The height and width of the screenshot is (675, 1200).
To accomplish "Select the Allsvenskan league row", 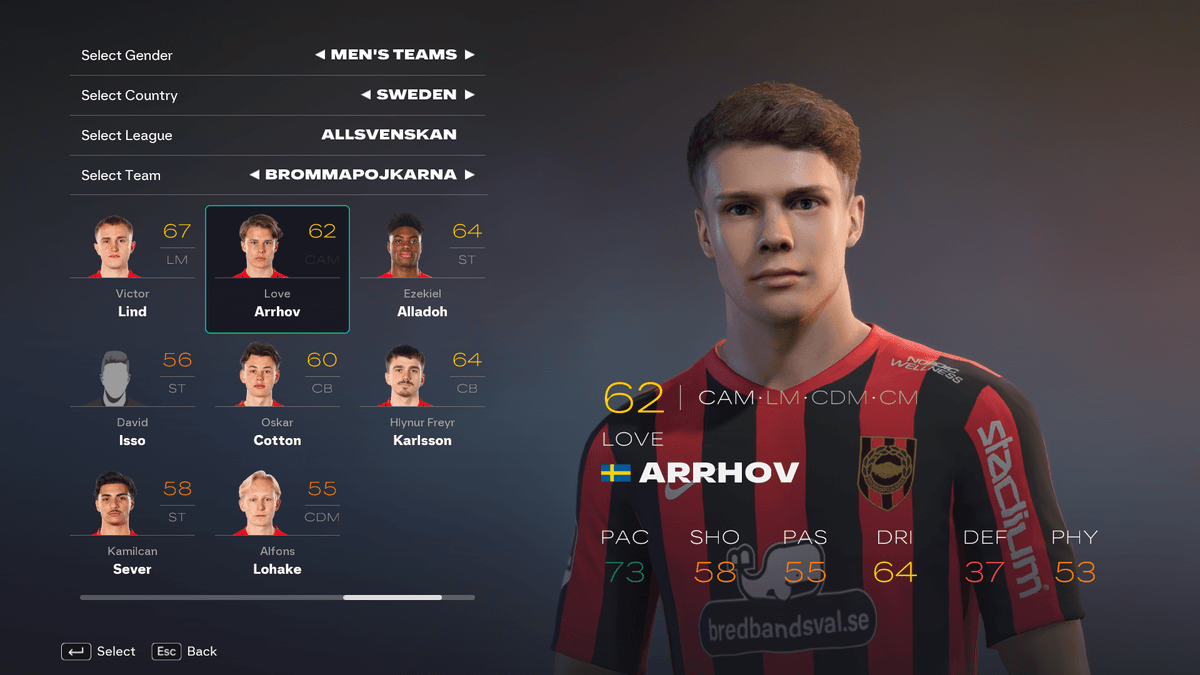I will coord(277,135).
